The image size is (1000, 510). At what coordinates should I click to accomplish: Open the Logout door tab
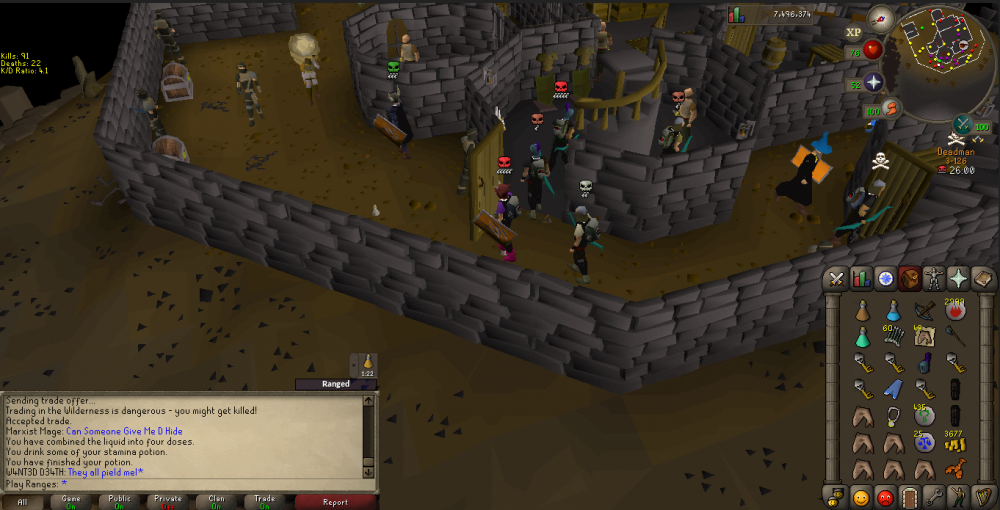[x=910, y=496]
